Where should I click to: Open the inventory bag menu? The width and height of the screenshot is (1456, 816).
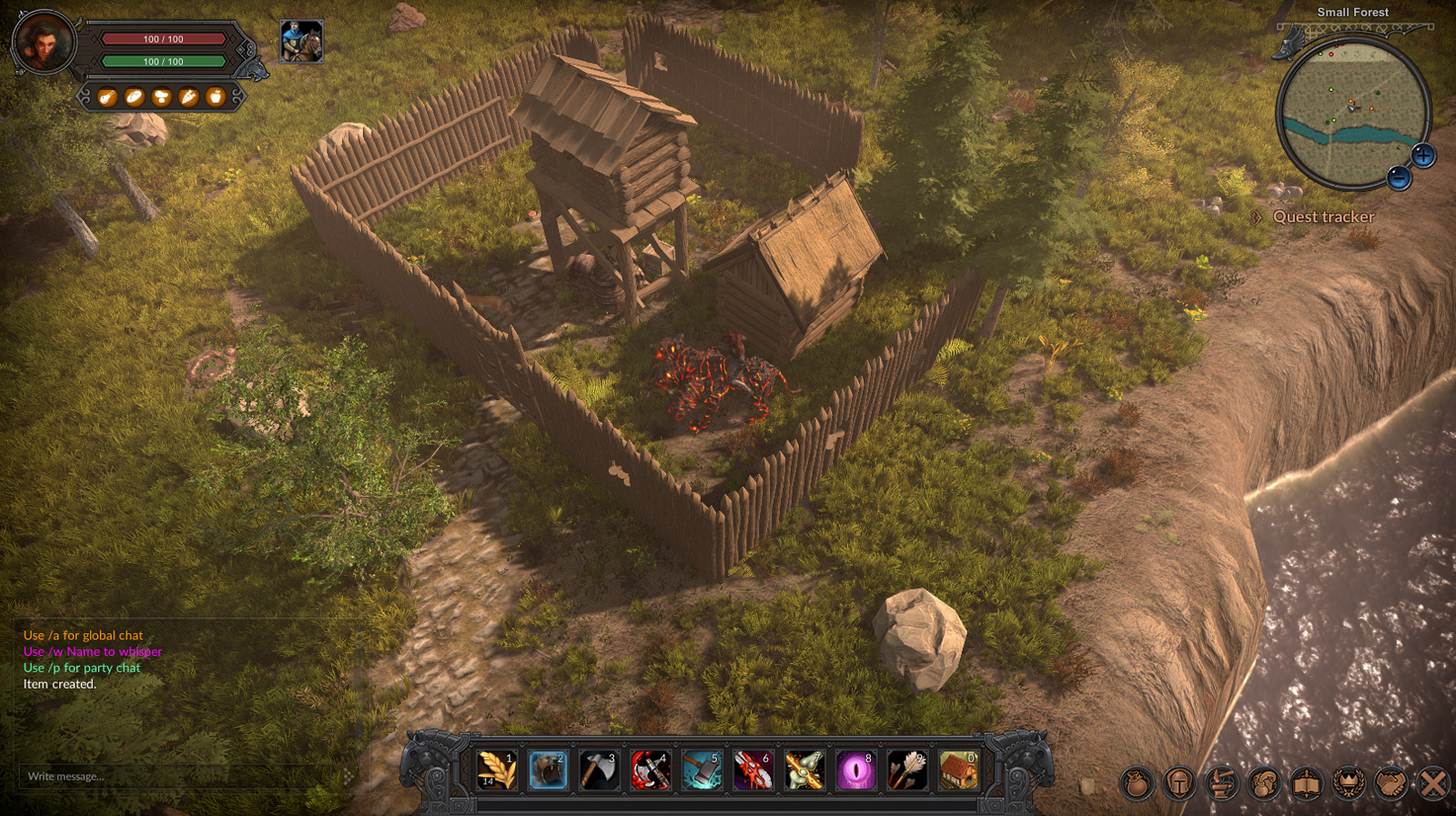[x=1137, y=783]
